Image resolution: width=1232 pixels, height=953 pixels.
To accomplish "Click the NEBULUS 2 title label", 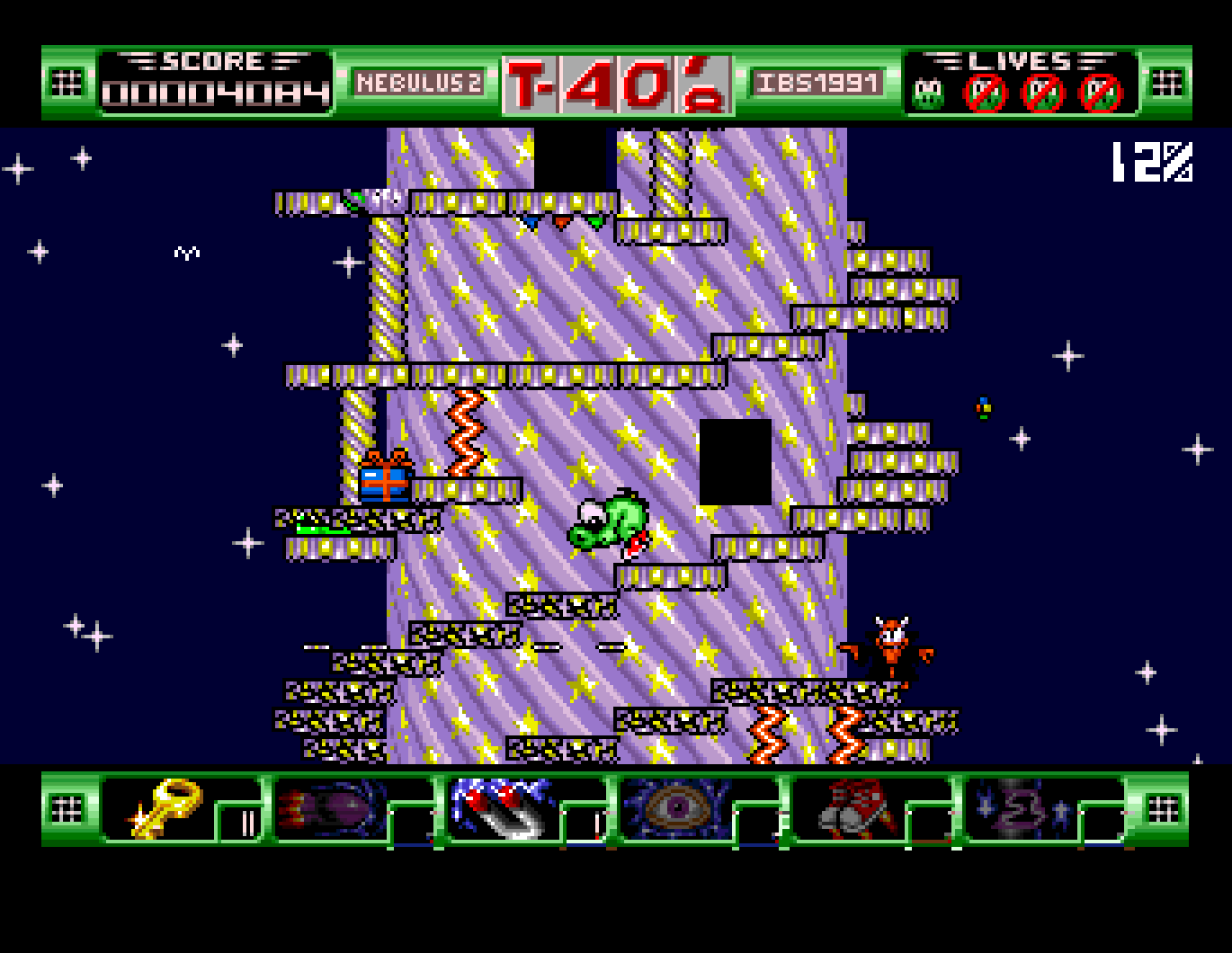I will [419, 83].
